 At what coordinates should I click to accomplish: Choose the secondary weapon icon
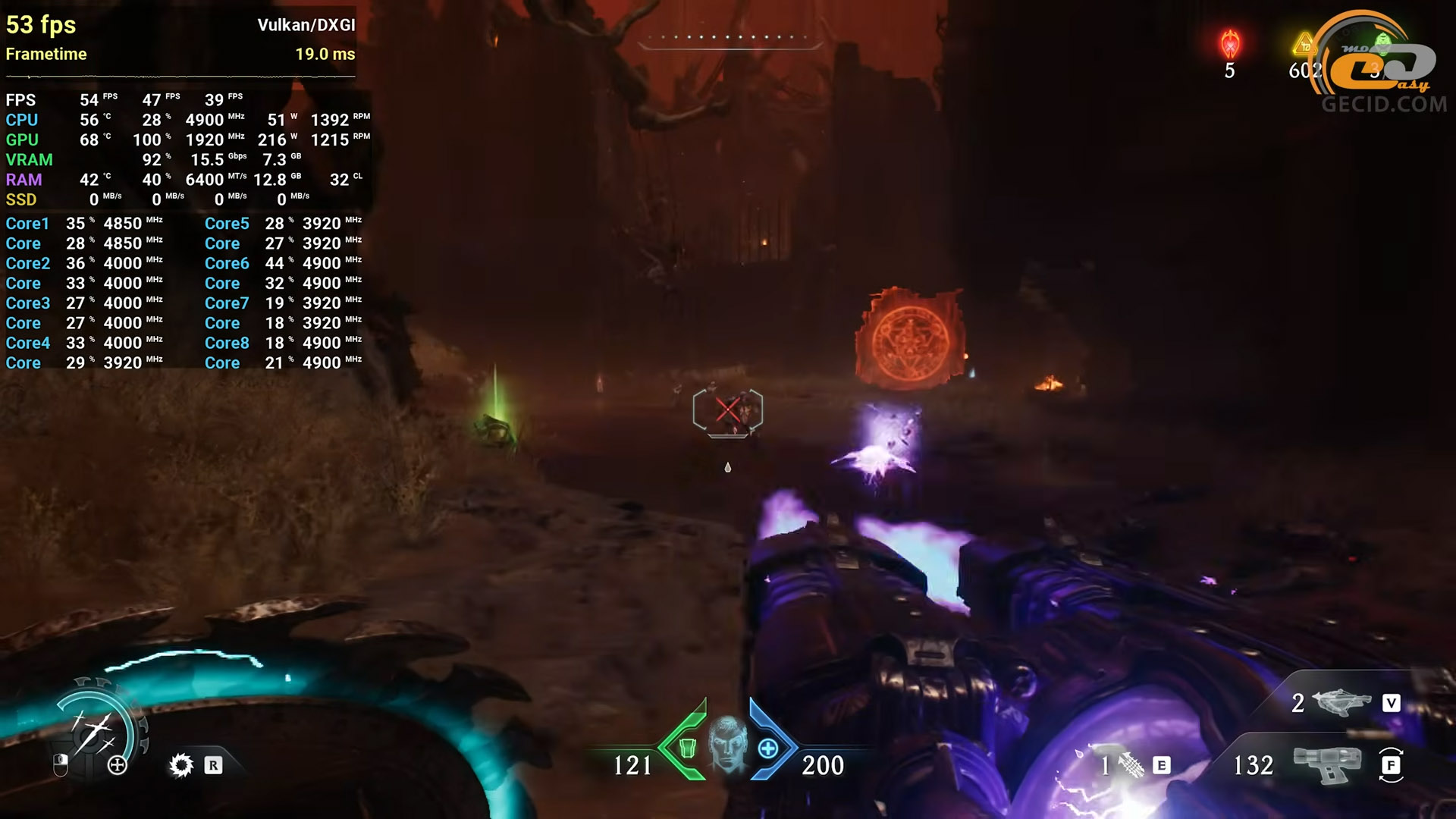tap(1341, 703)
